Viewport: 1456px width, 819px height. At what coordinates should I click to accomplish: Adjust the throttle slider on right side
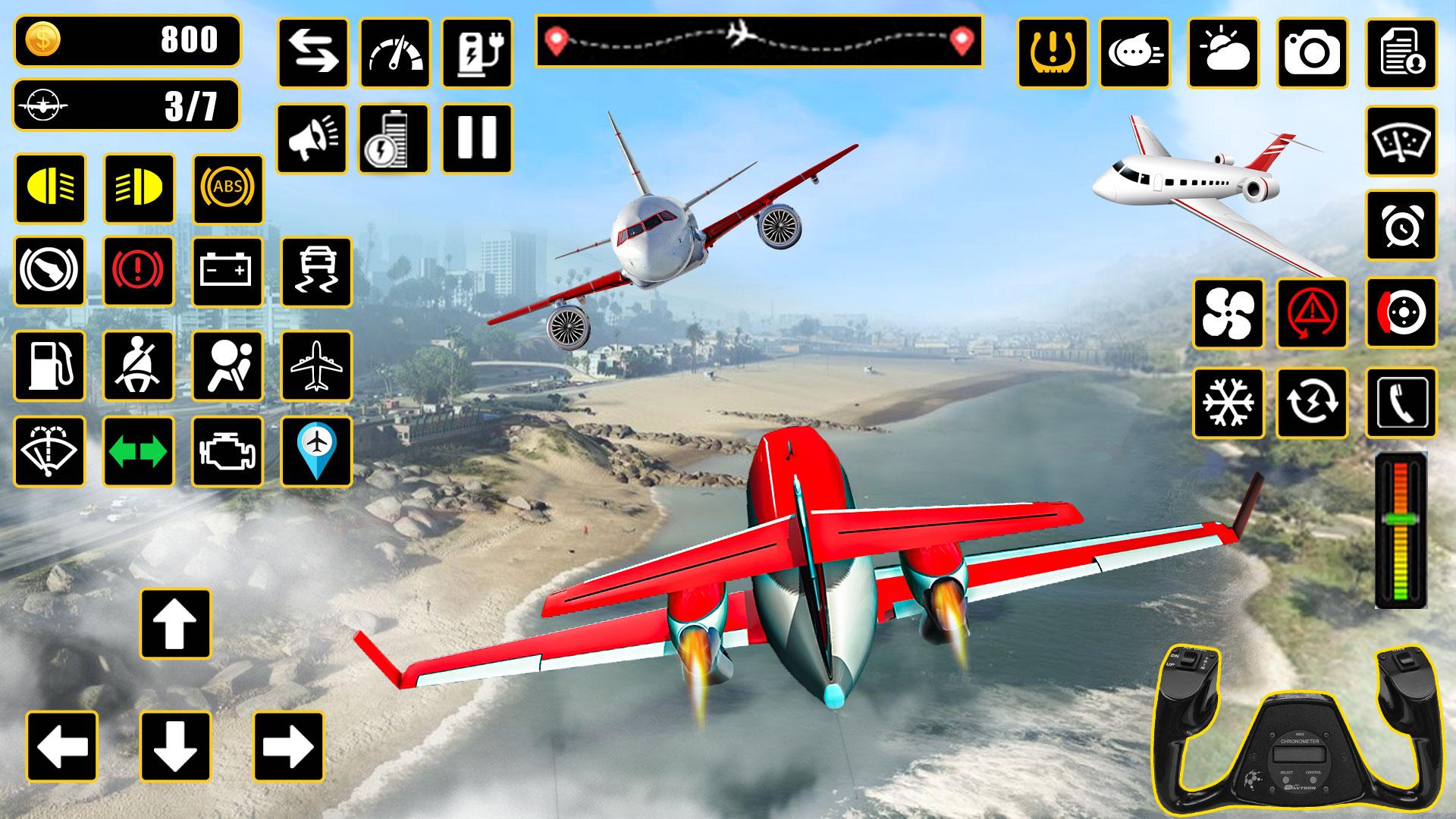point(1401,531)
